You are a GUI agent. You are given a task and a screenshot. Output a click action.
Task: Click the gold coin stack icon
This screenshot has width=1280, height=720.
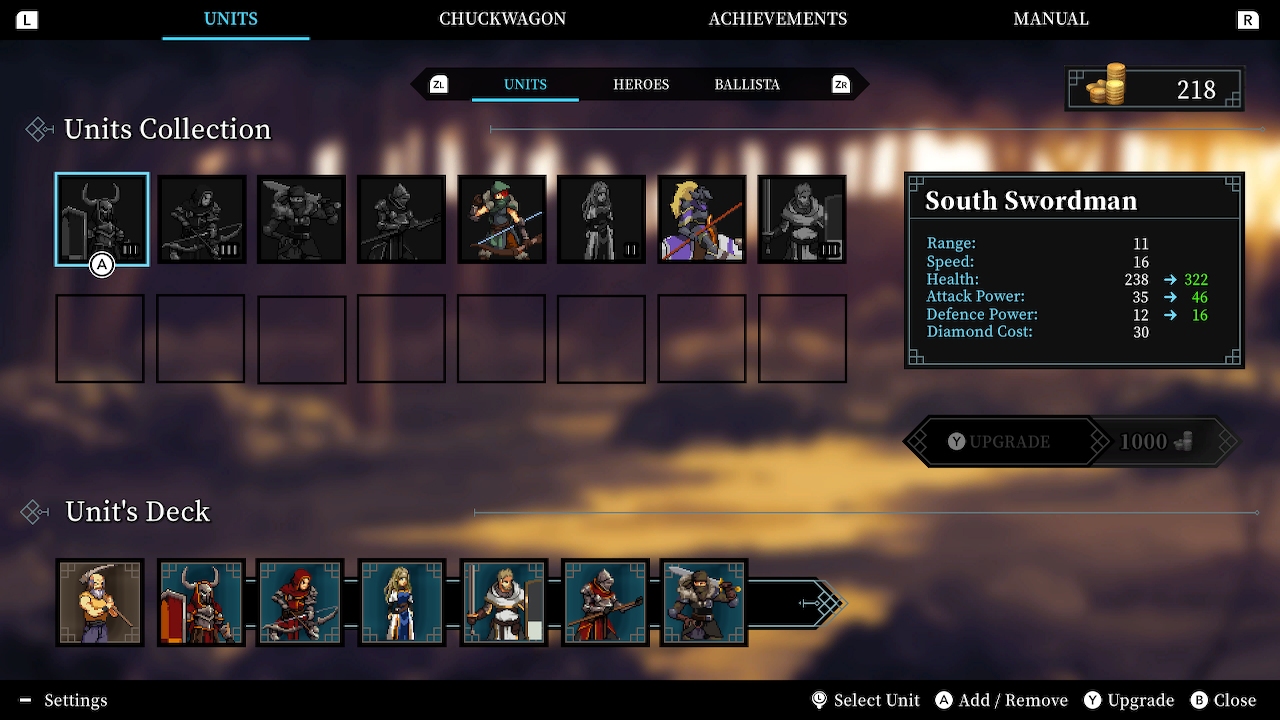(x=1106, y=84)
